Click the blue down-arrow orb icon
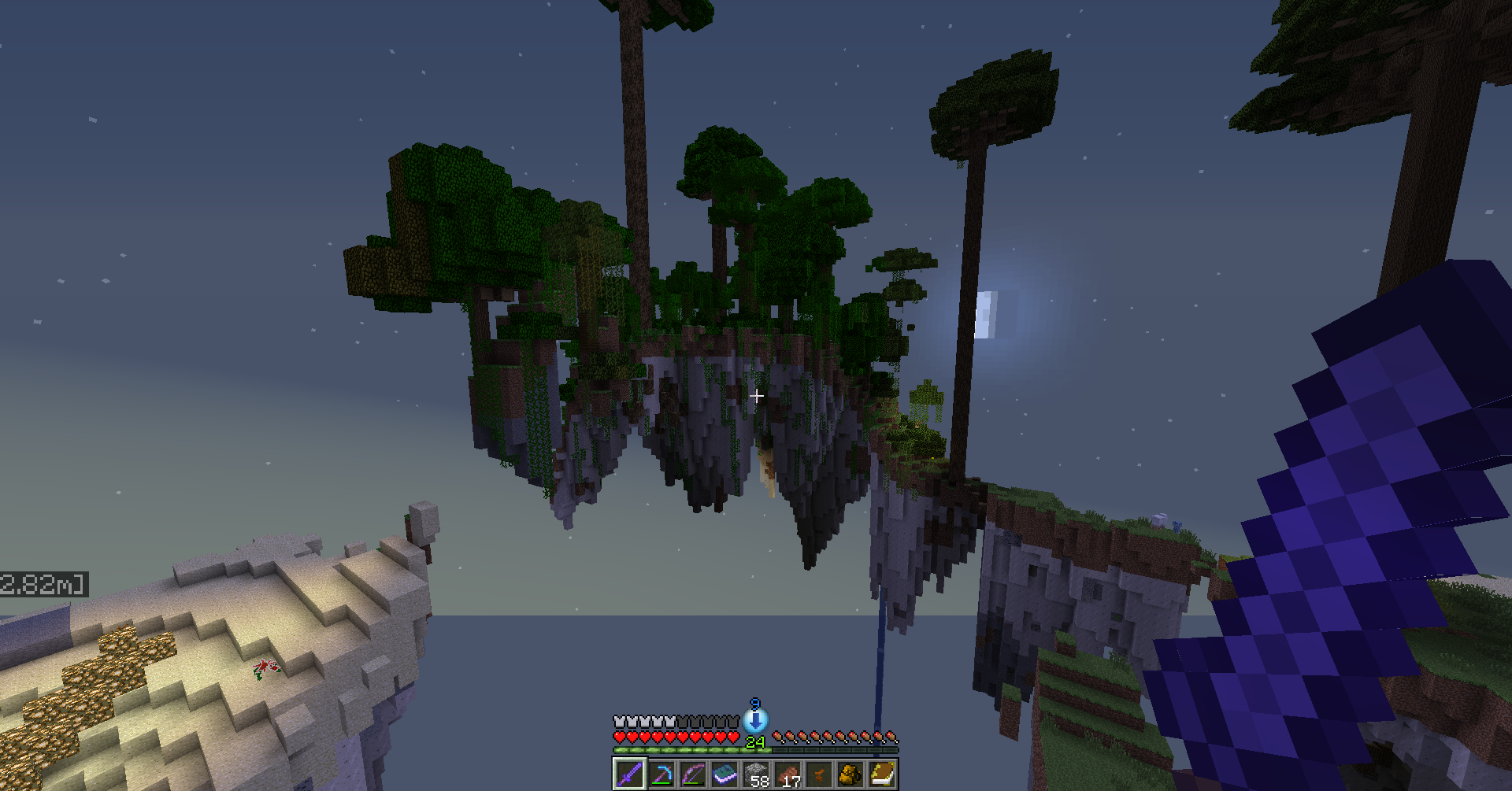This screenshot has width=1512, height=791. (756, 719)
